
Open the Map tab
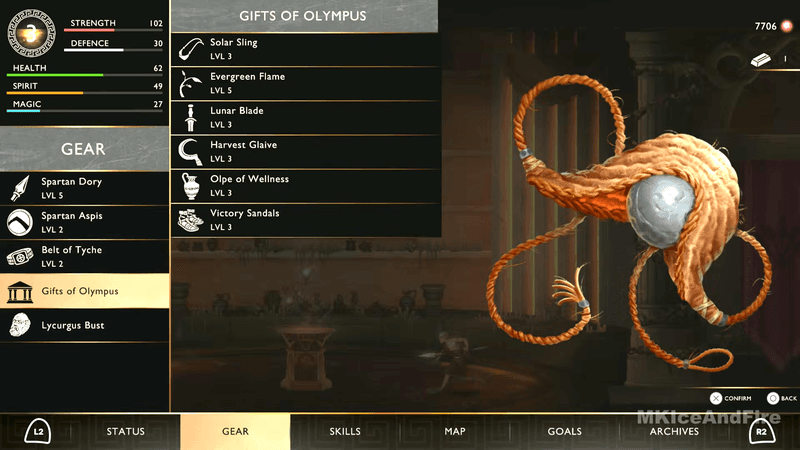(x=455, y=432)
